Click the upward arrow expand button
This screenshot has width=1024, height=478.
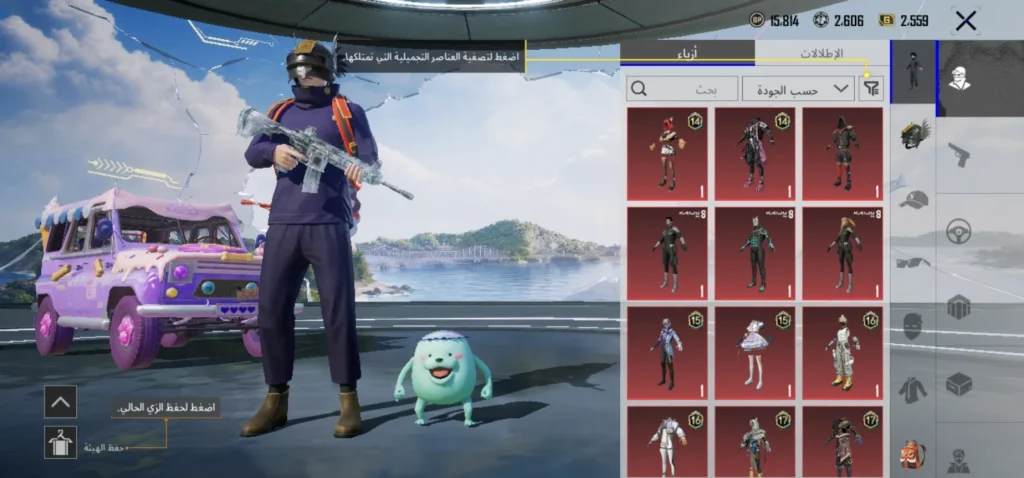point(60,402)
